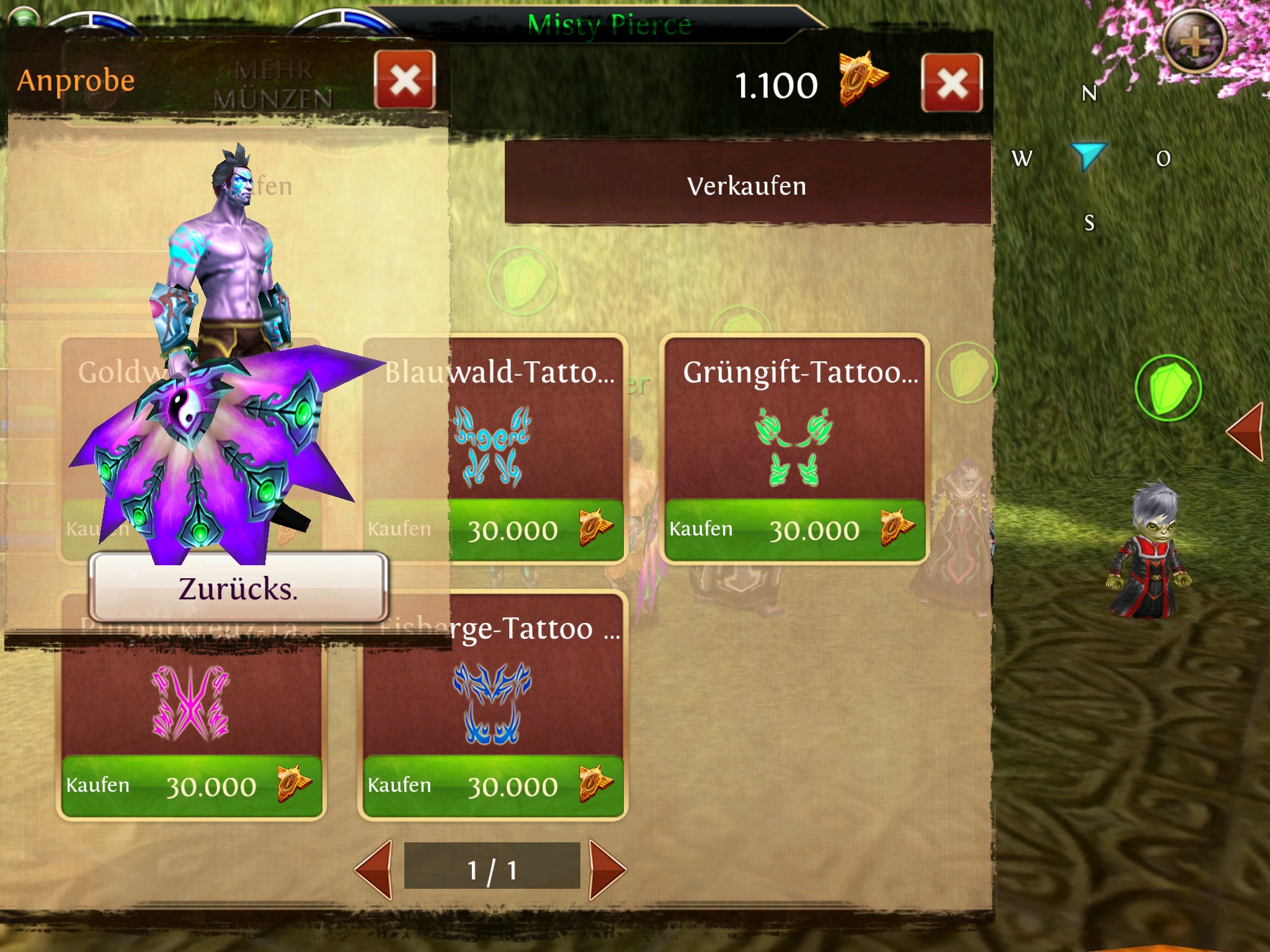The width and height of the screenshot is (1270, 952).
Task: Expand the side panel with red arrow
Action: 1245,431
